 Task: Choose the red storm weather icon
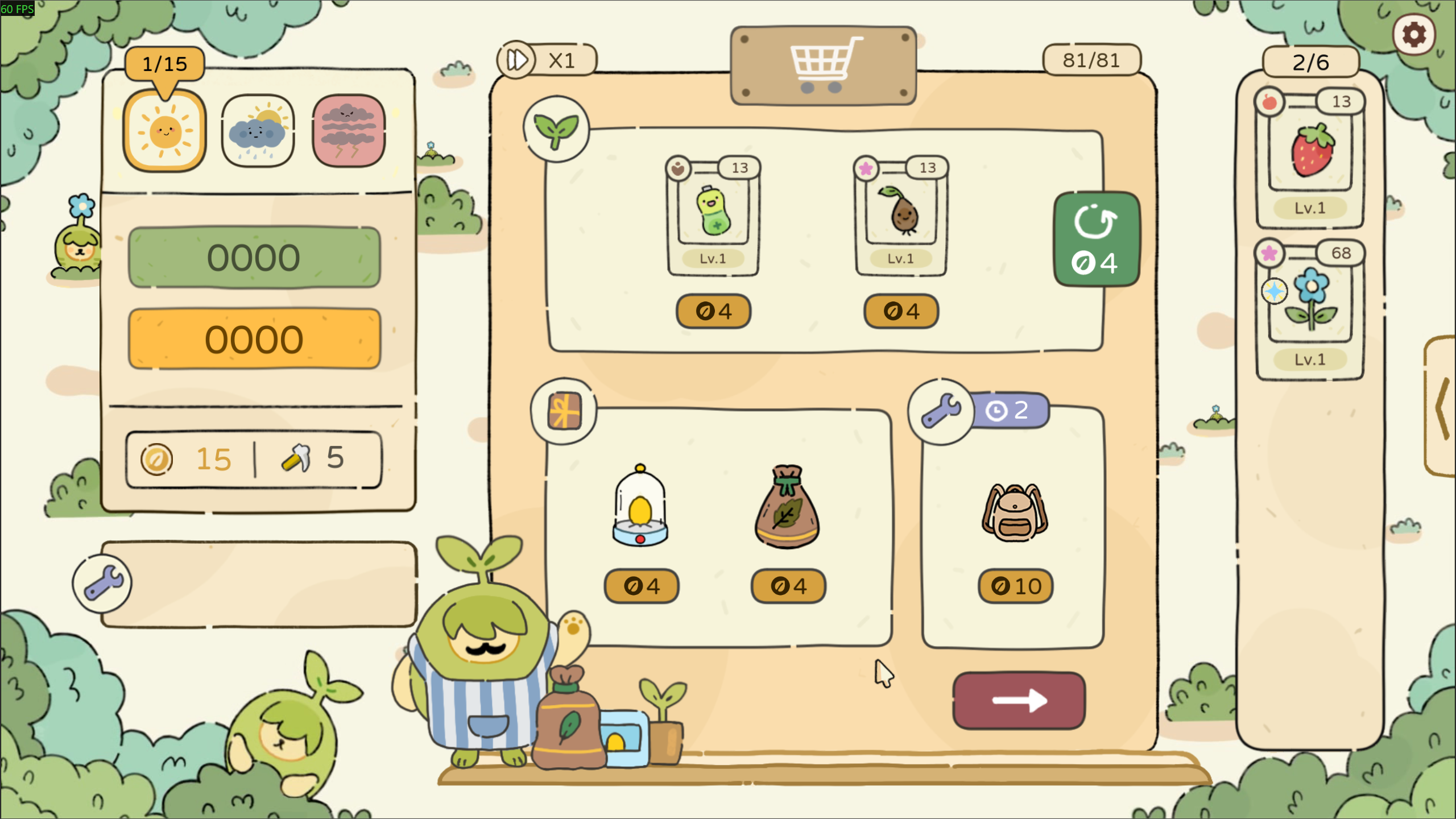[x=349, y=131]
